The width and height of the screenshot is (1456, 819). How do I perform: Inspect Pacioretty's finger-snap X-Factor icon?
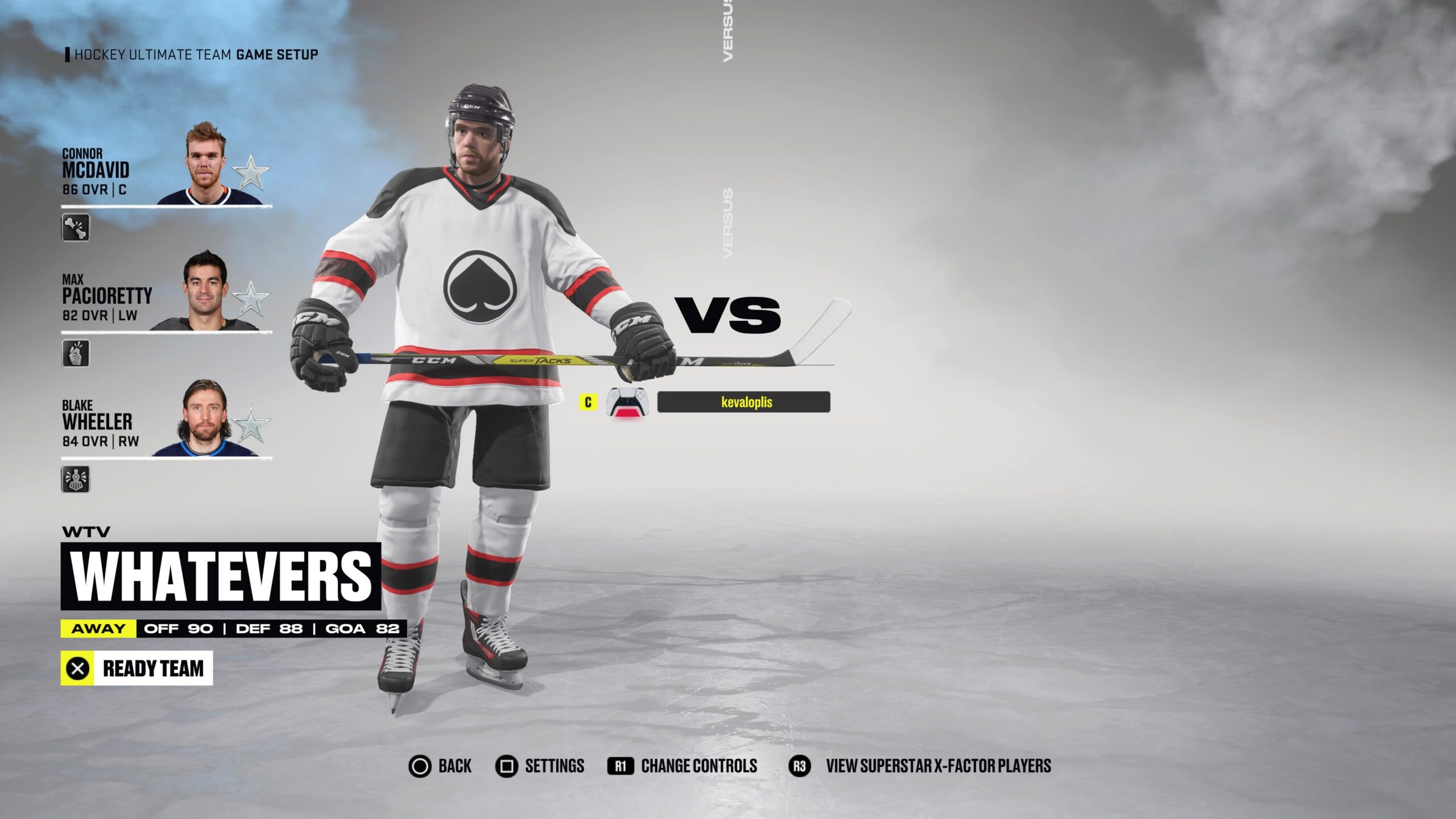pos(76,353)
